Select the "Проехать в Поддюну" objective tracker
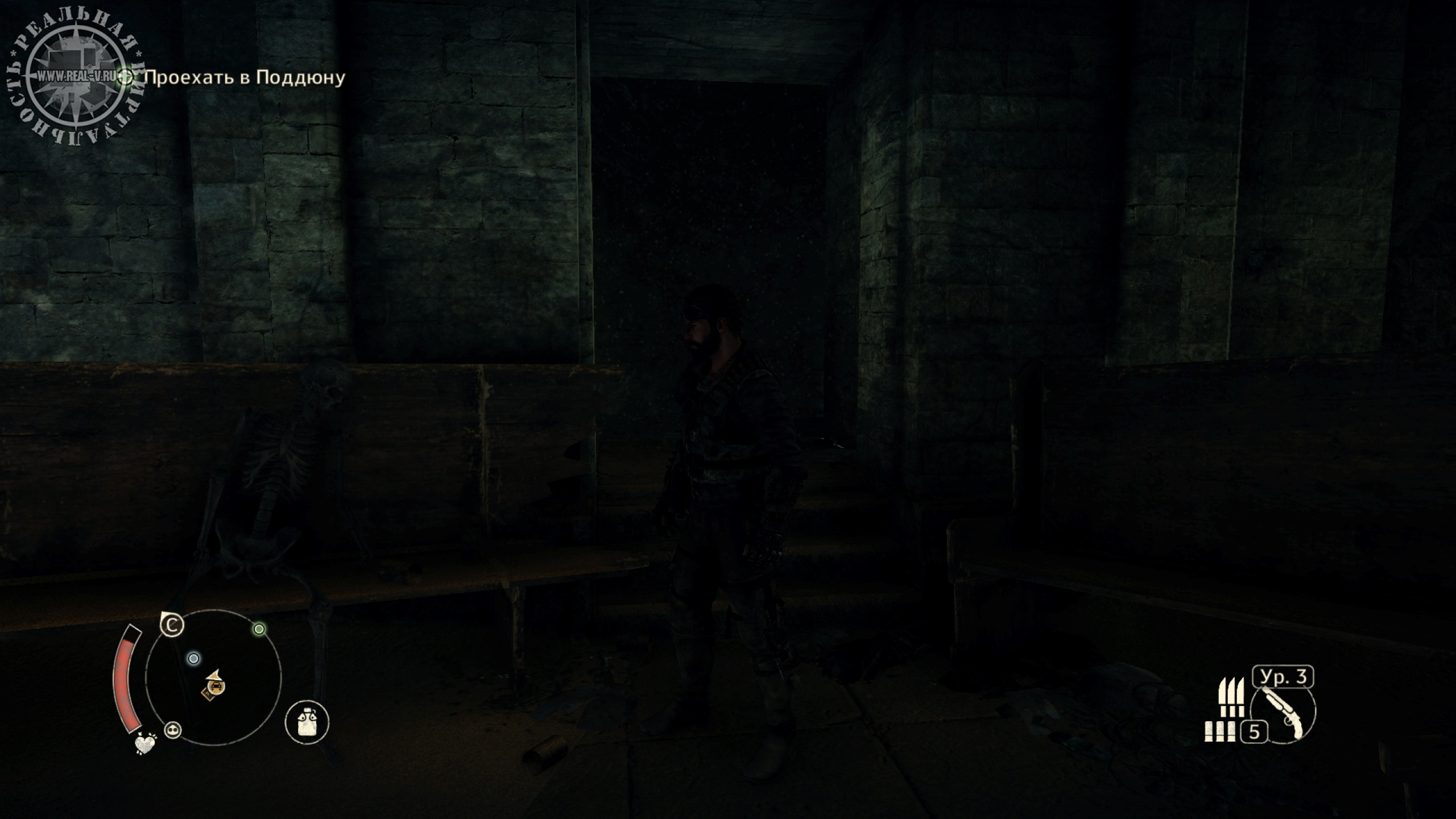Viewport: 1456px width, 819px height. click(x=245, y=77)
